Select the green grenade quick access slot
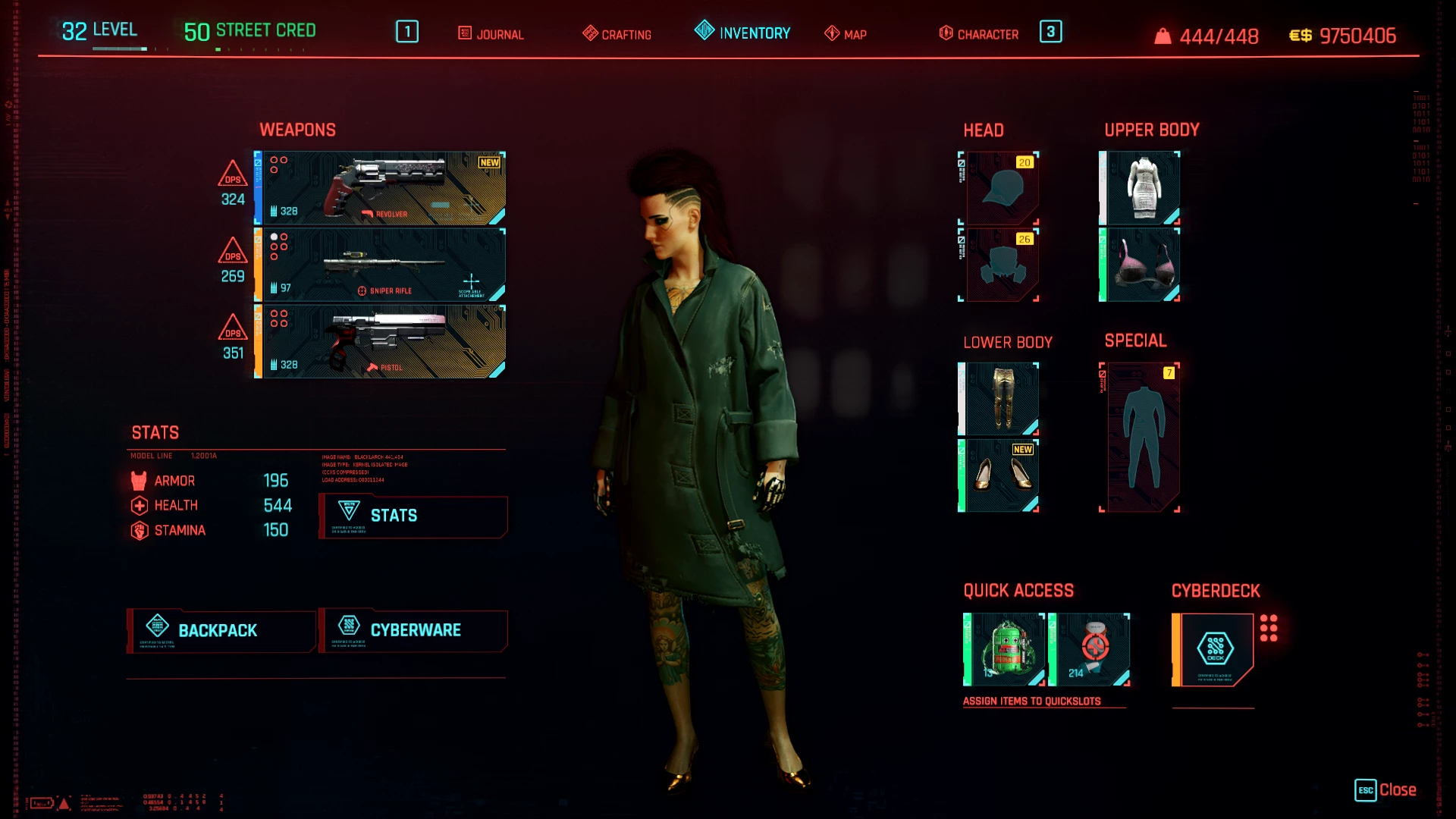This screenshot has width=1456, height=819. [1005, 649]
